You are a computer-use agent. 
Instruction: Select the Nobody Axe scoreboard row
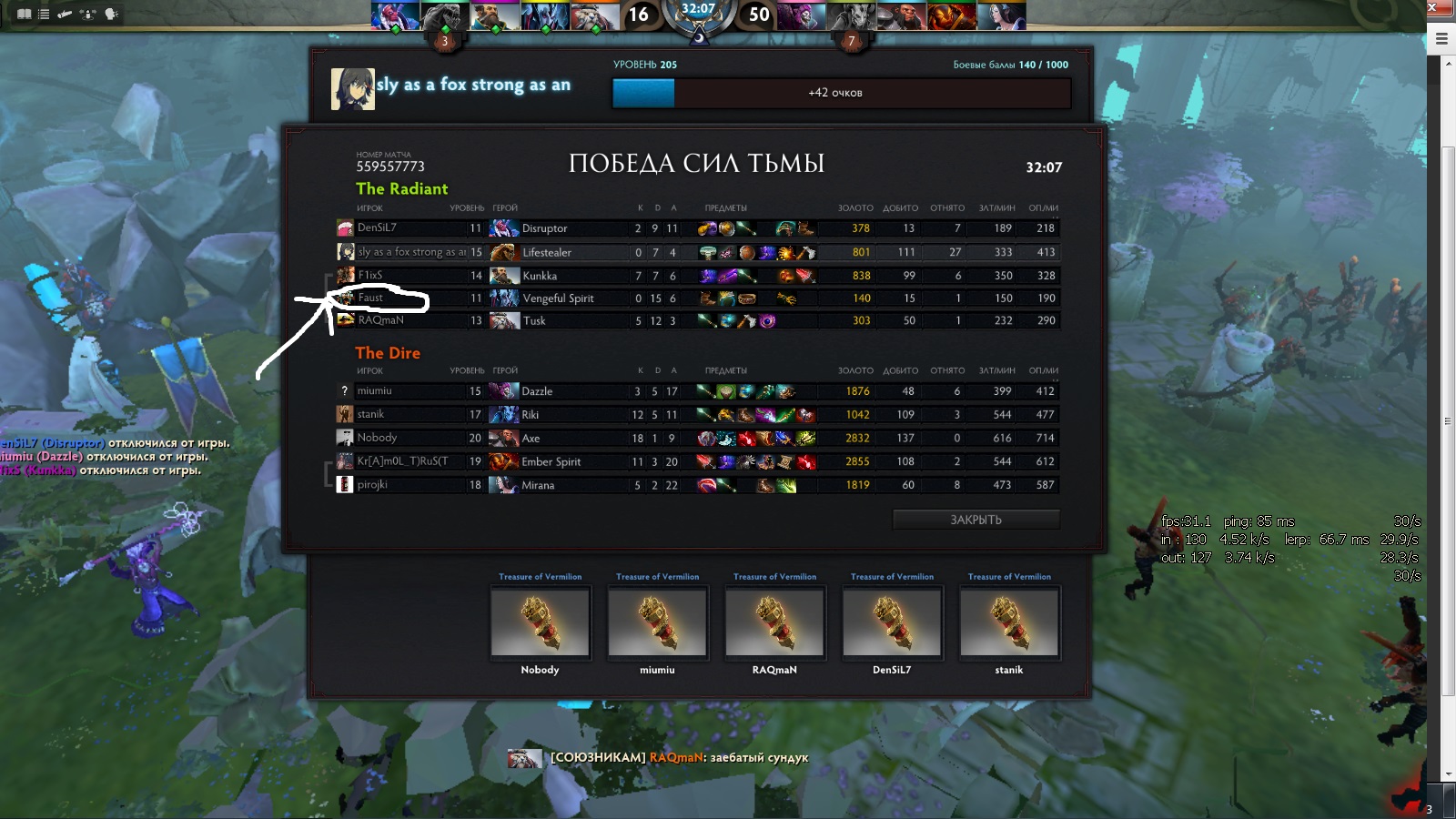pos(696,438)
